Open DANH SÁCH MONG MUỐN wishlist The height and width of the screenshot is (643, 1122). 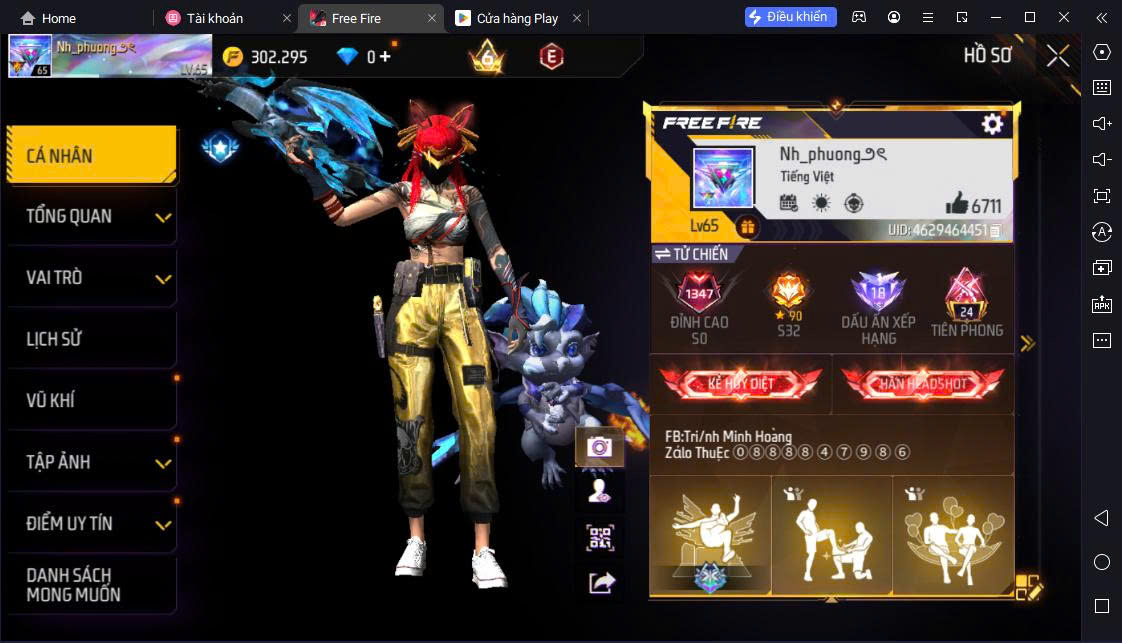[x=91, y=585]
